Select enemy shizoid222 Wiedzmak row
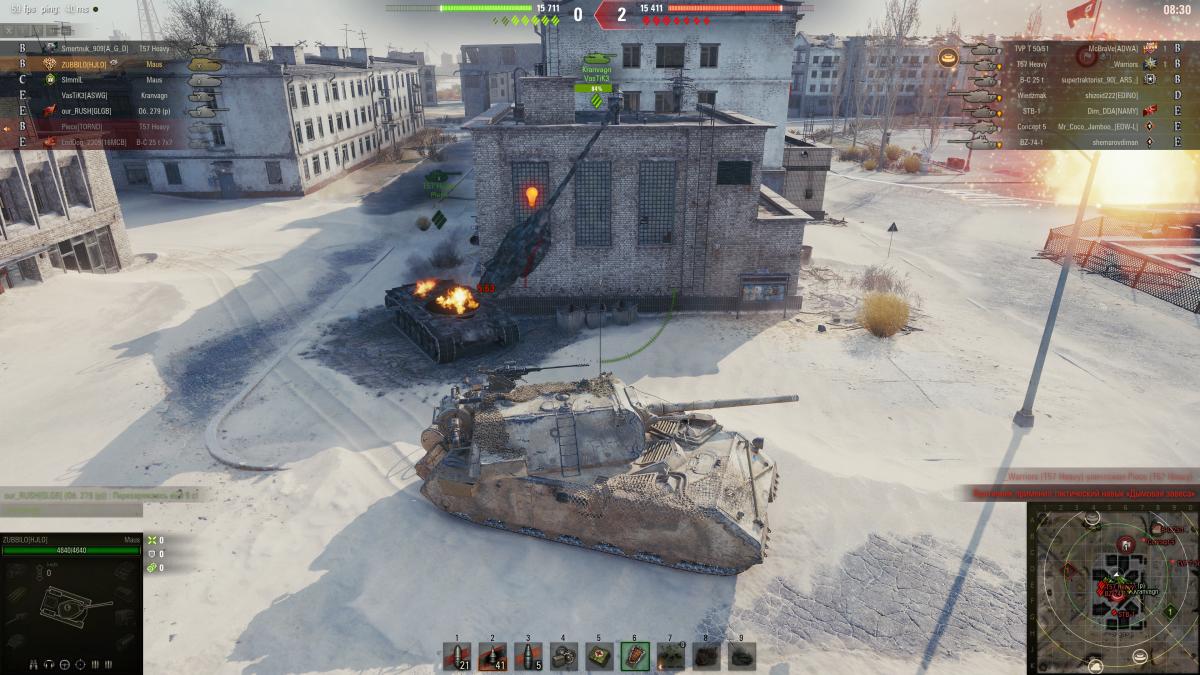Image resolution: width=1200 pixels, height=675 pixels. [1060, 95]
